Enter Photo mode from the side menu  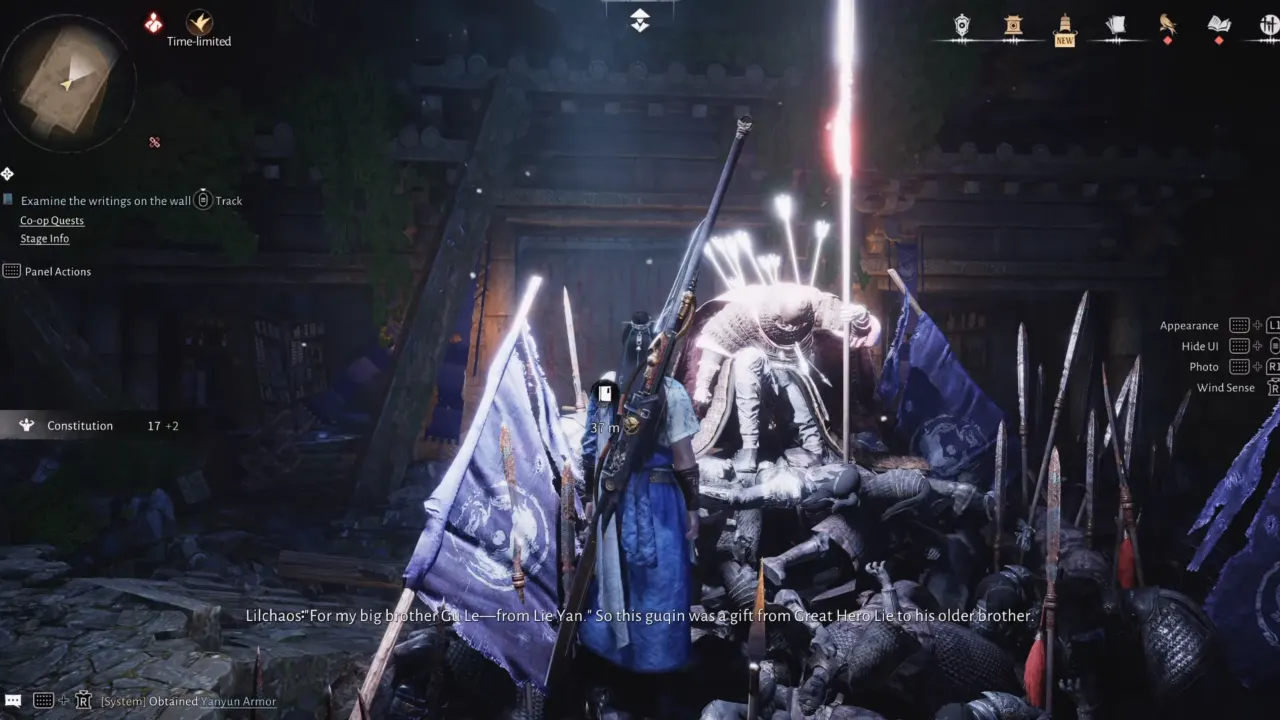pyautogui.click(x=1204, y=366)
